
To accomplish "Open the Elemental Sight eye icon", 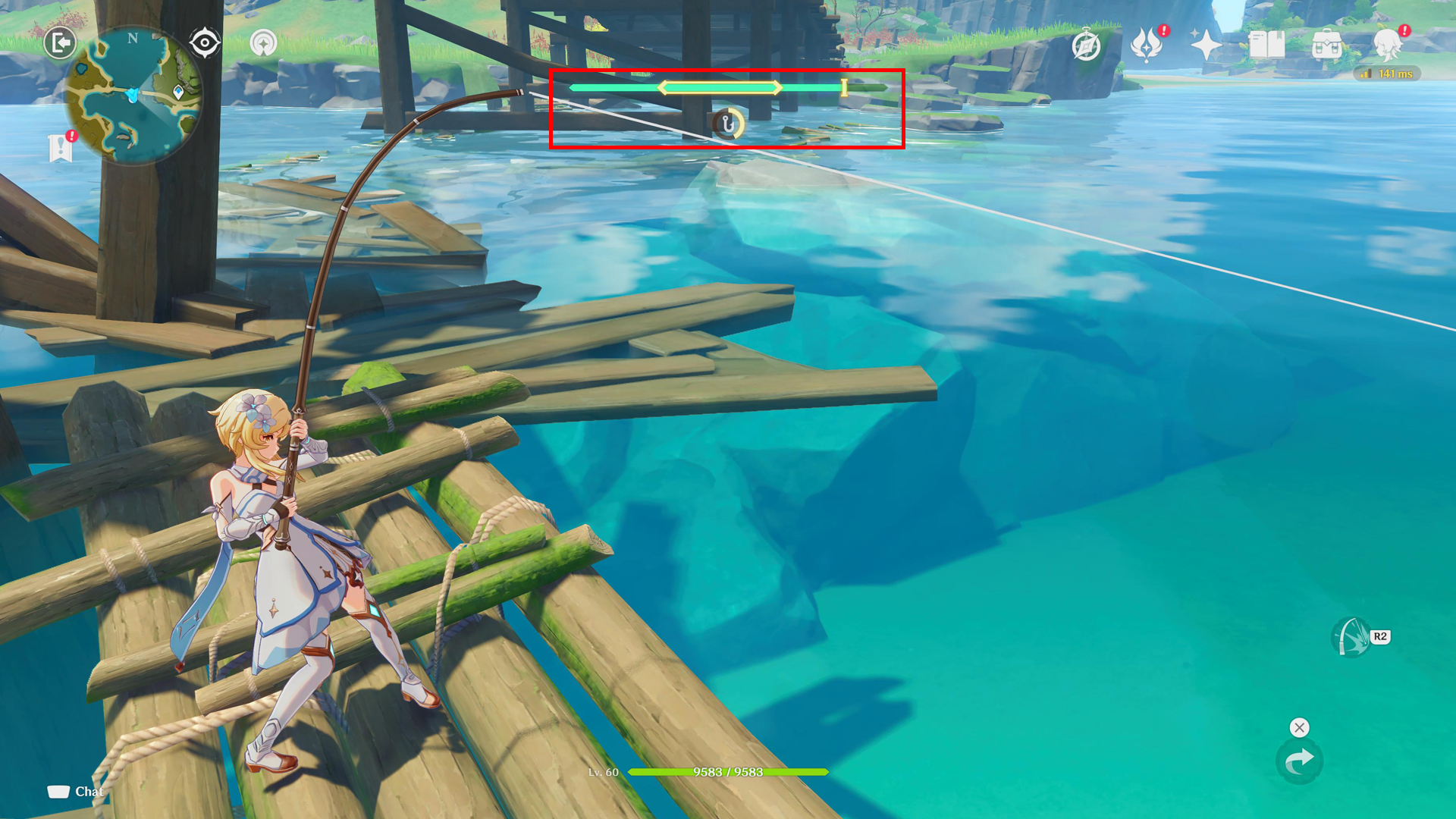I will point(205,41).
